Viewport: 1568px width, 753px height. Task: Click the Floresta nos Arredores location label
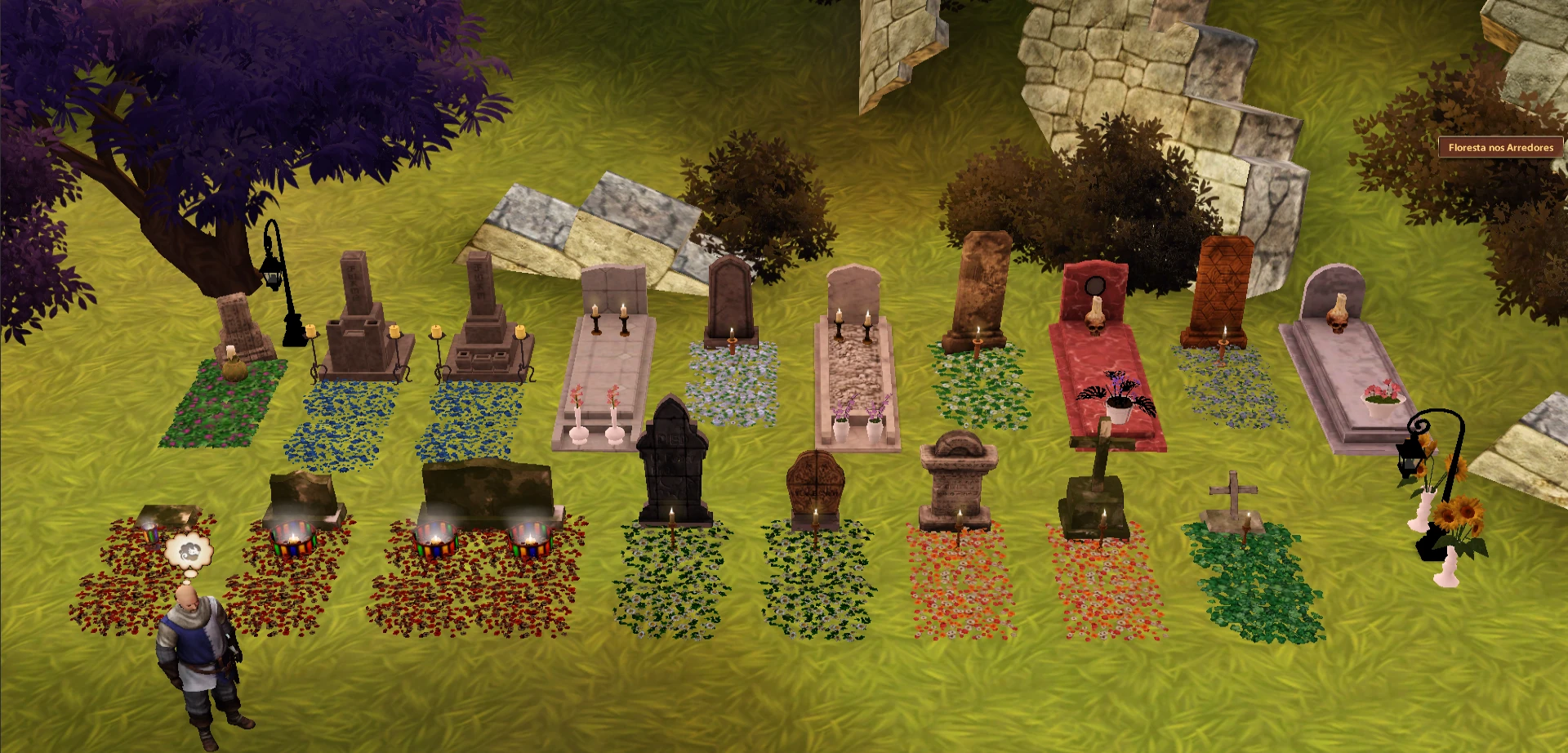click(x=1500, y=148)
